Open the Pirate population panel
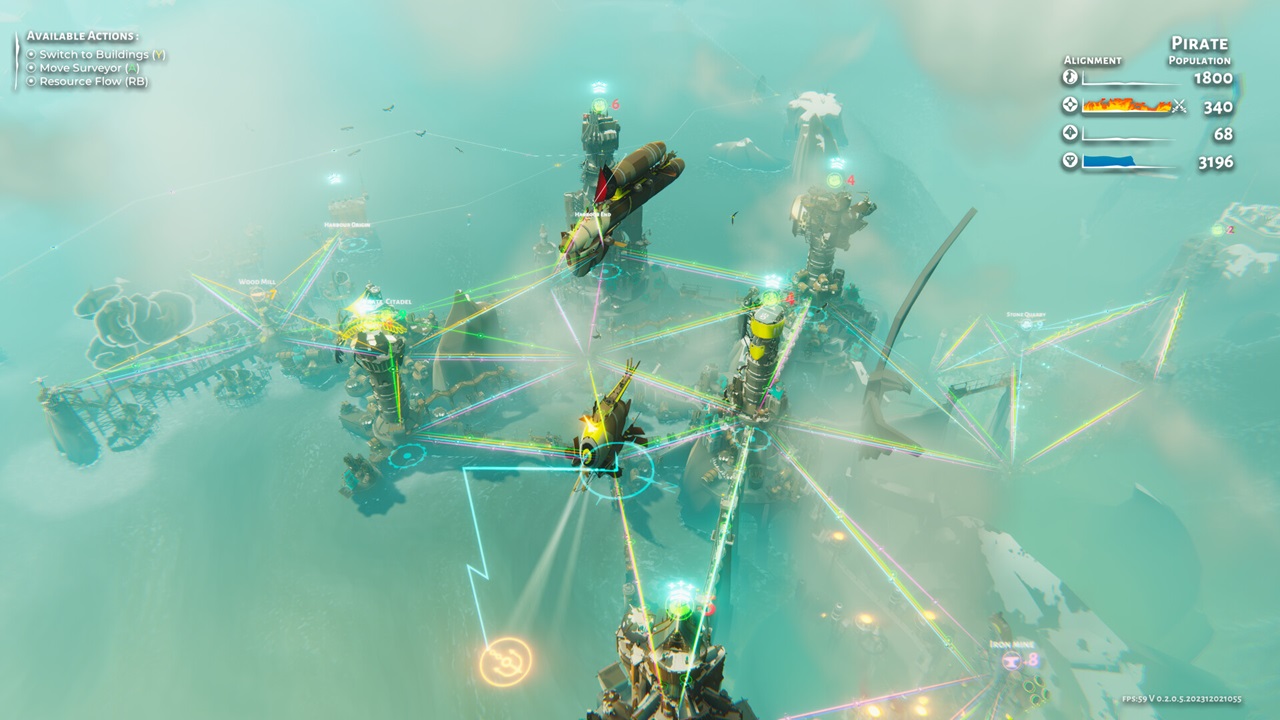Screen dimensions: 1280x720 pyautogui.click(x=1199, y=52)
